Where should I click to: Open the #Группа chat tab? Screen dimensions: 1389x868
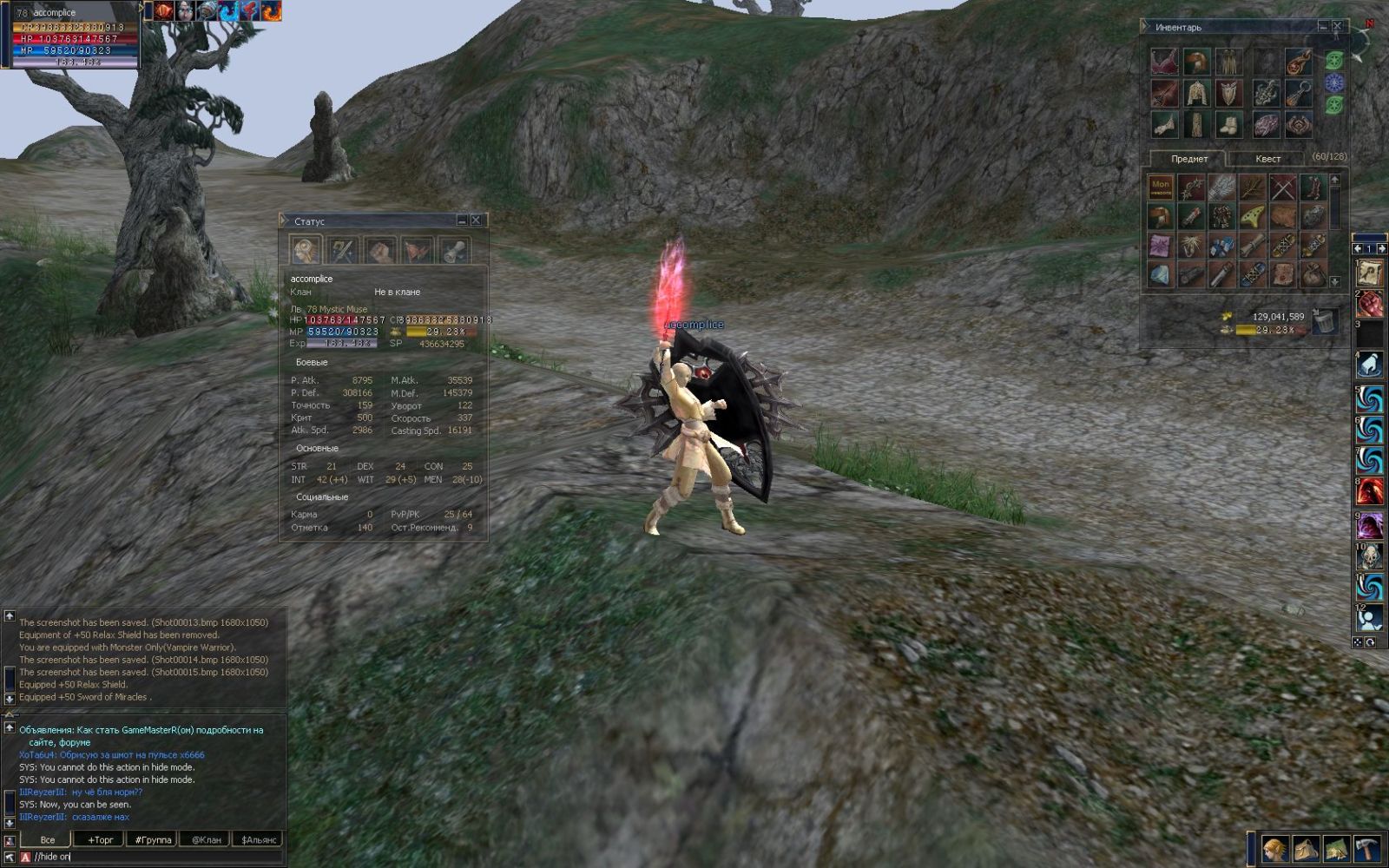pyautogui.click(x=153, y=839)
